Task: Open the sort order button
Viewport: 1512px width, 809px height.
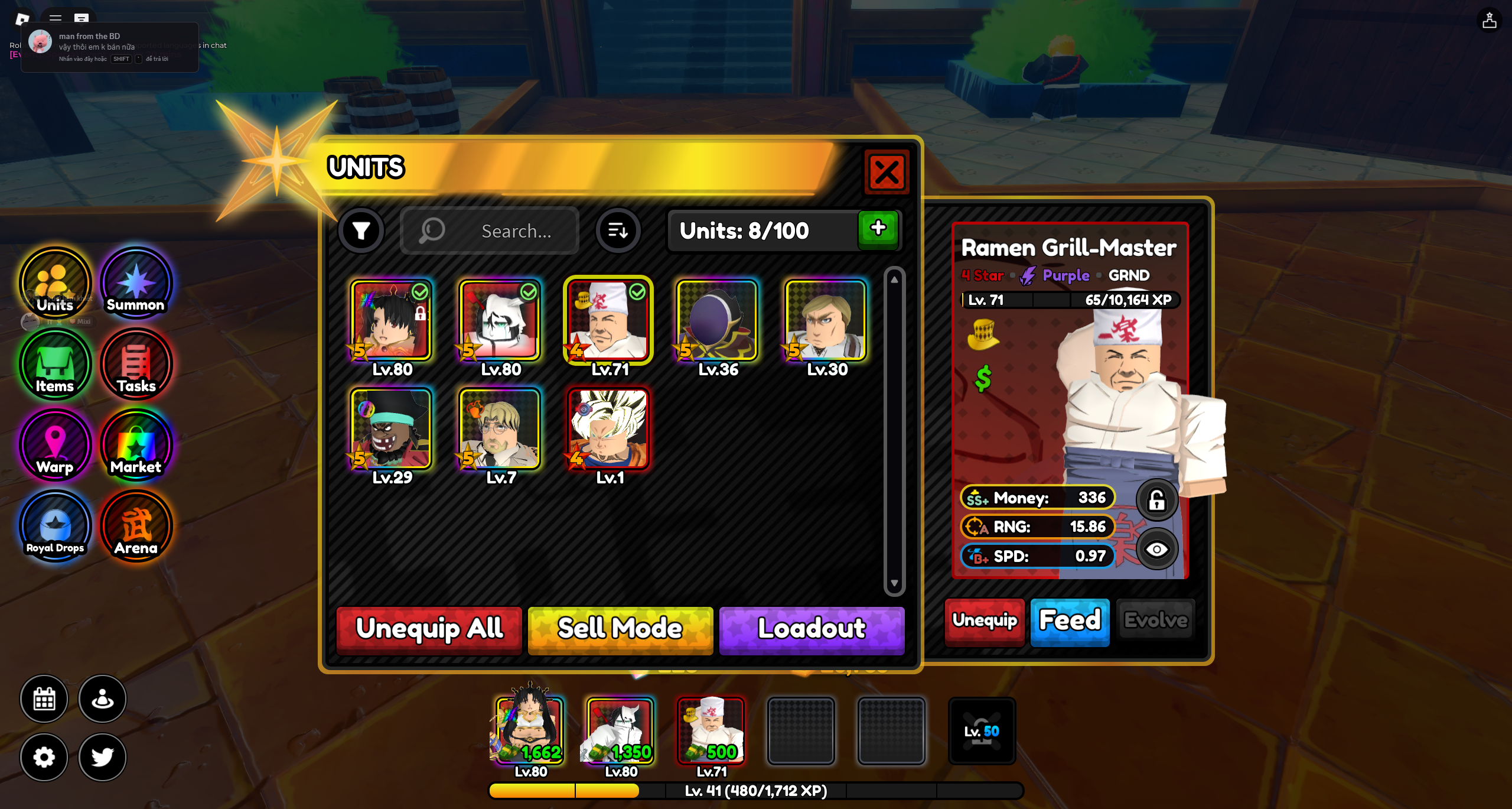Action: click(618, 230)
